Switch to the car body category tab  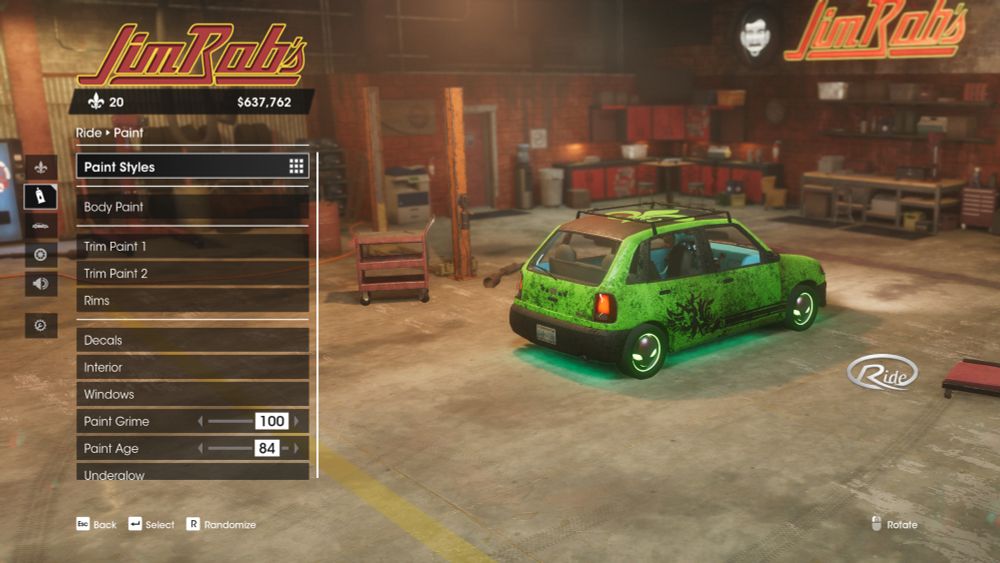click(41, 225)
